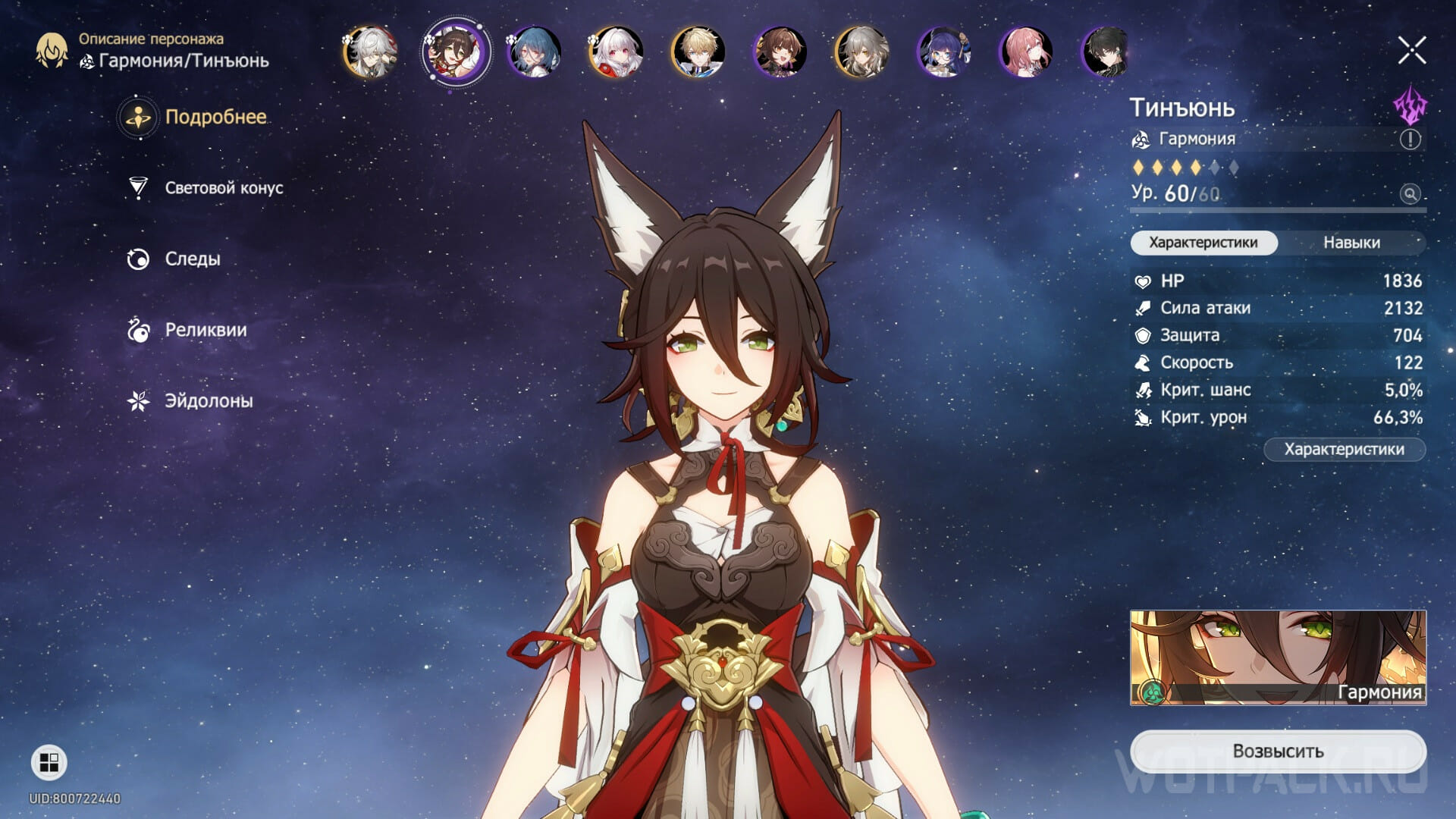Click the level preview magnifier icon
This screenshot has height=819, width=1456.
click(1410, 194)
